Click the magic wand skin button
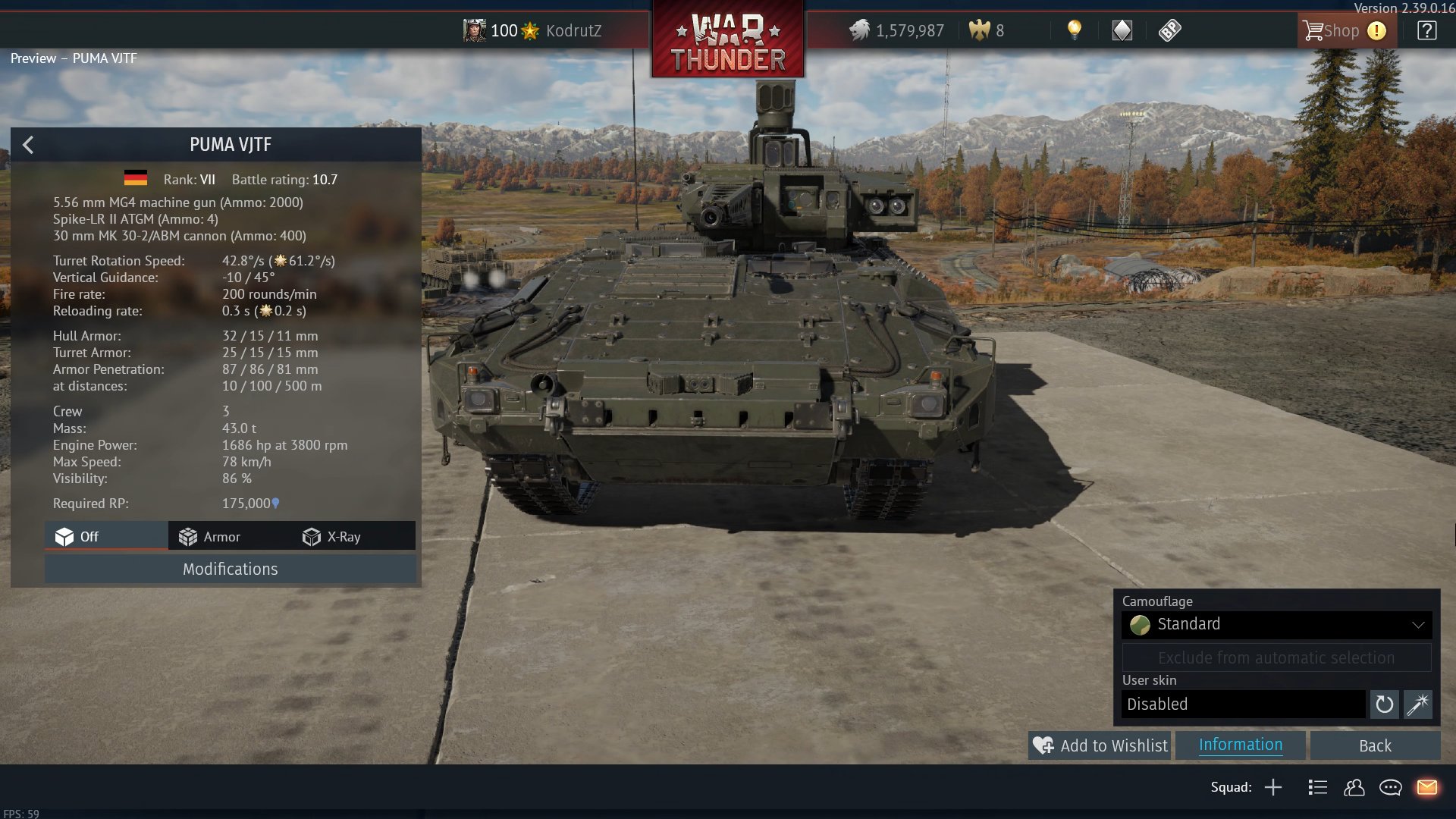This screenshot has height=819, width=1456. point(1417,704)
